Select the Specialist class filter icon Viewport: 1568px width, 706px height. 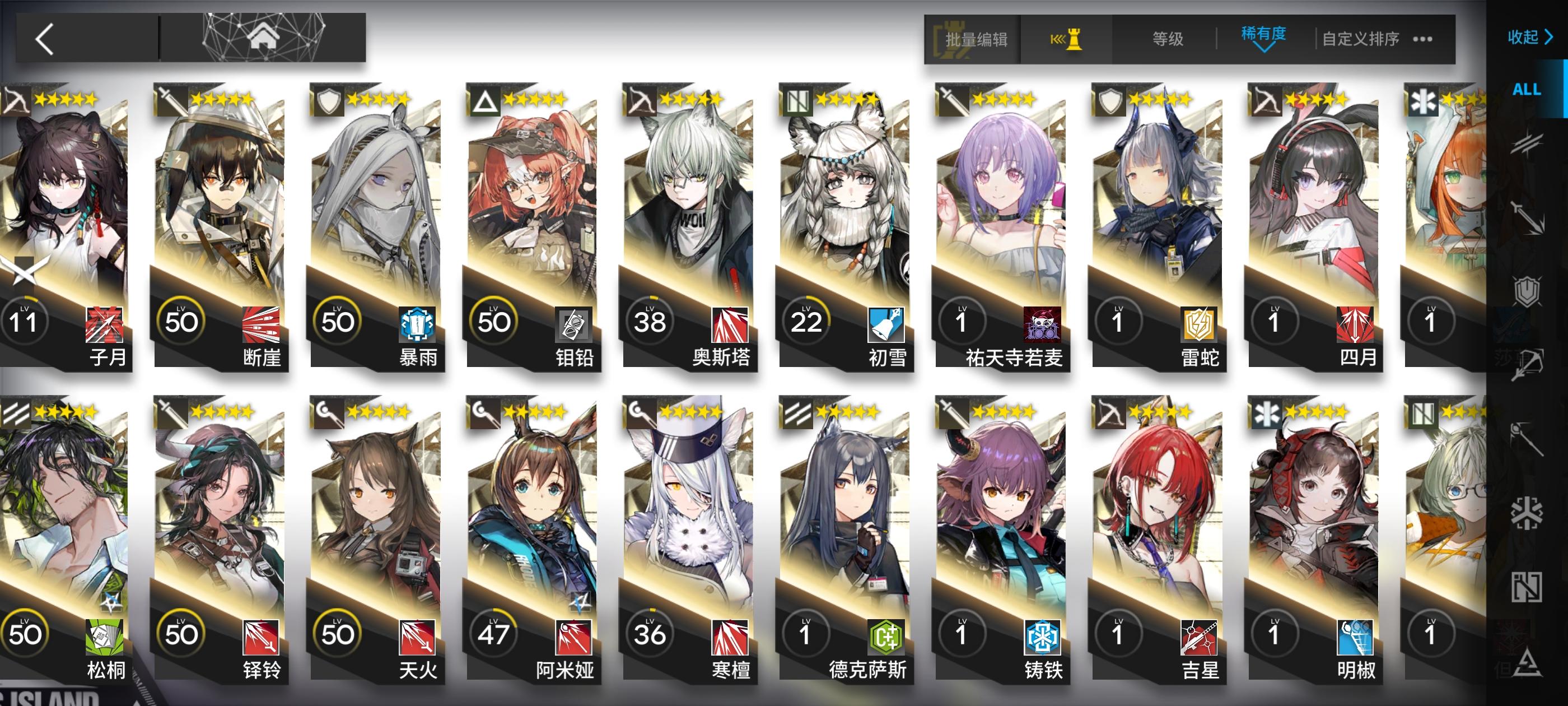[1530, 664]
